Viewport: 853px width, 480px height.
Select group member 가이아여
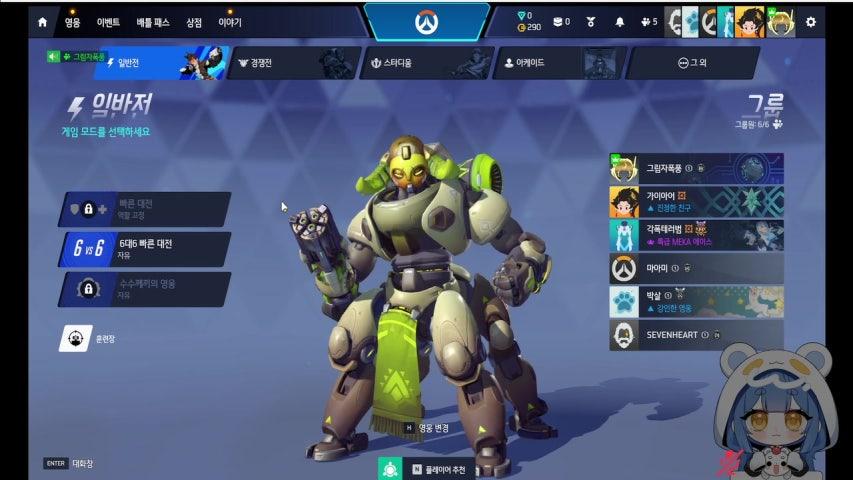click(695, 201)
